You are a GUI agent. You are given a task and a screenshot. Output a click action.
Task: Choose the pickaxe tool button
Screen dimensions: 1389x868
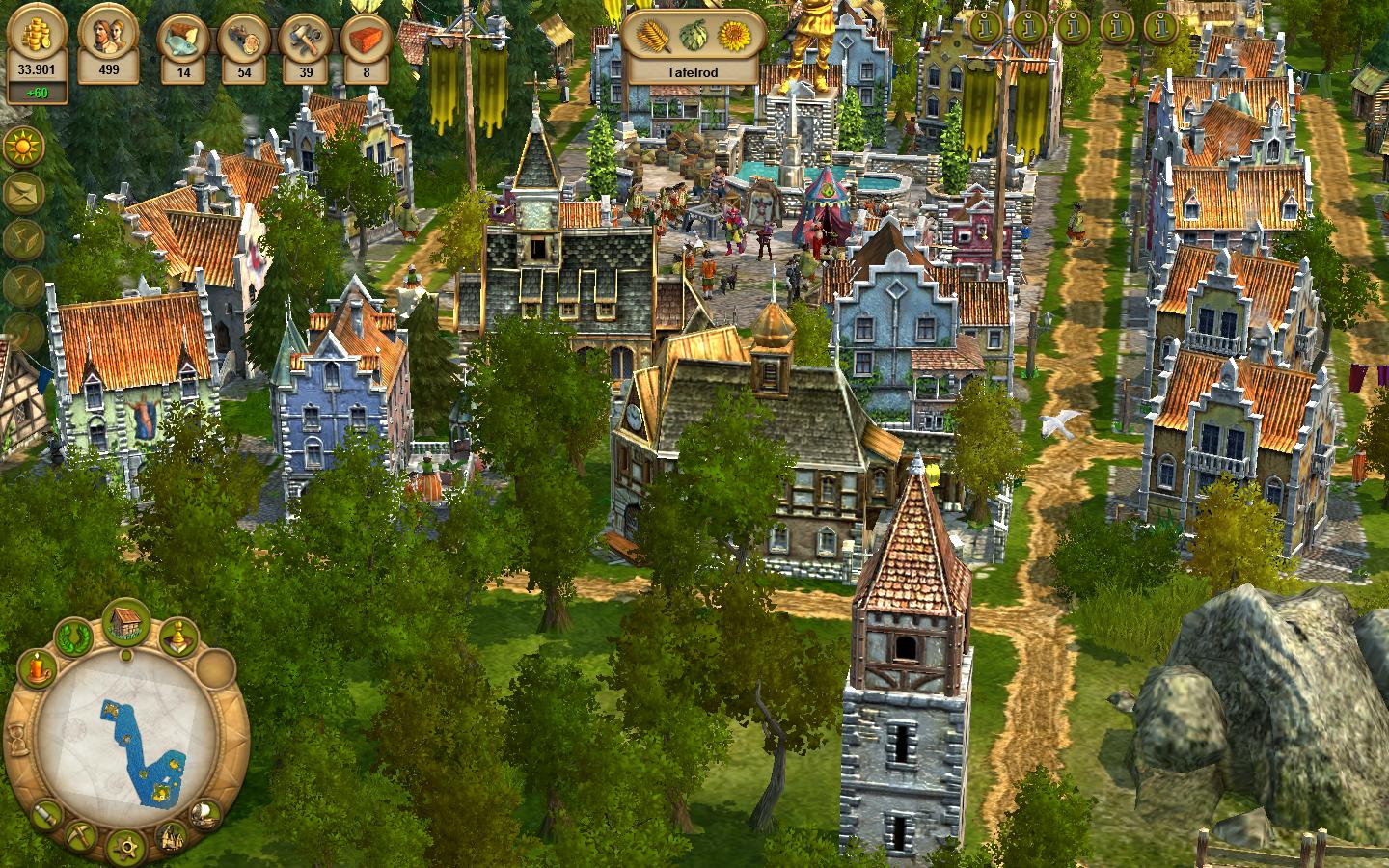click(81, 836)
